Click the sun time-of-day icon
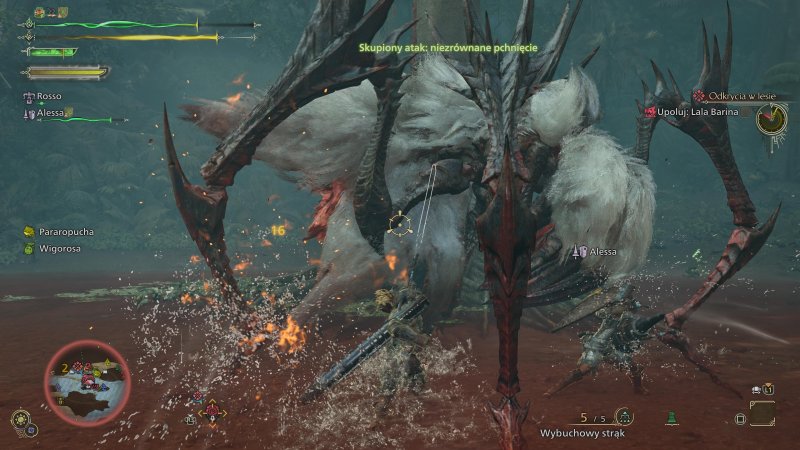 pos(19,420)
